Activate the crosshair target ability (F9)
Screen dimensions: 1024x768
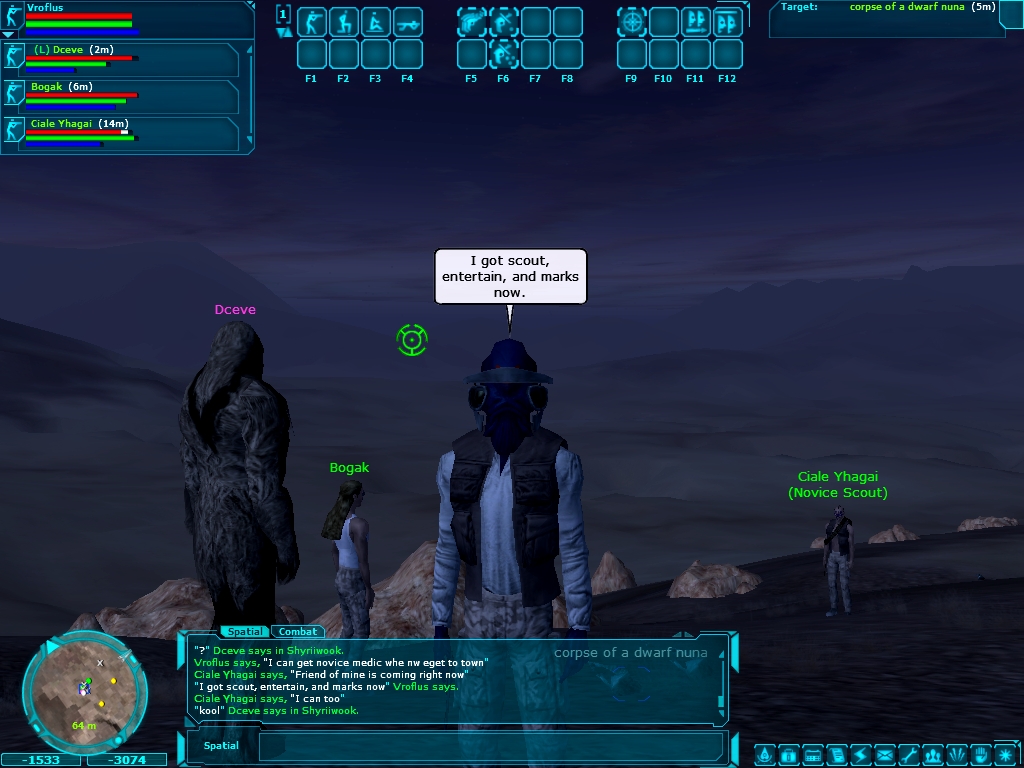point(631,22)
